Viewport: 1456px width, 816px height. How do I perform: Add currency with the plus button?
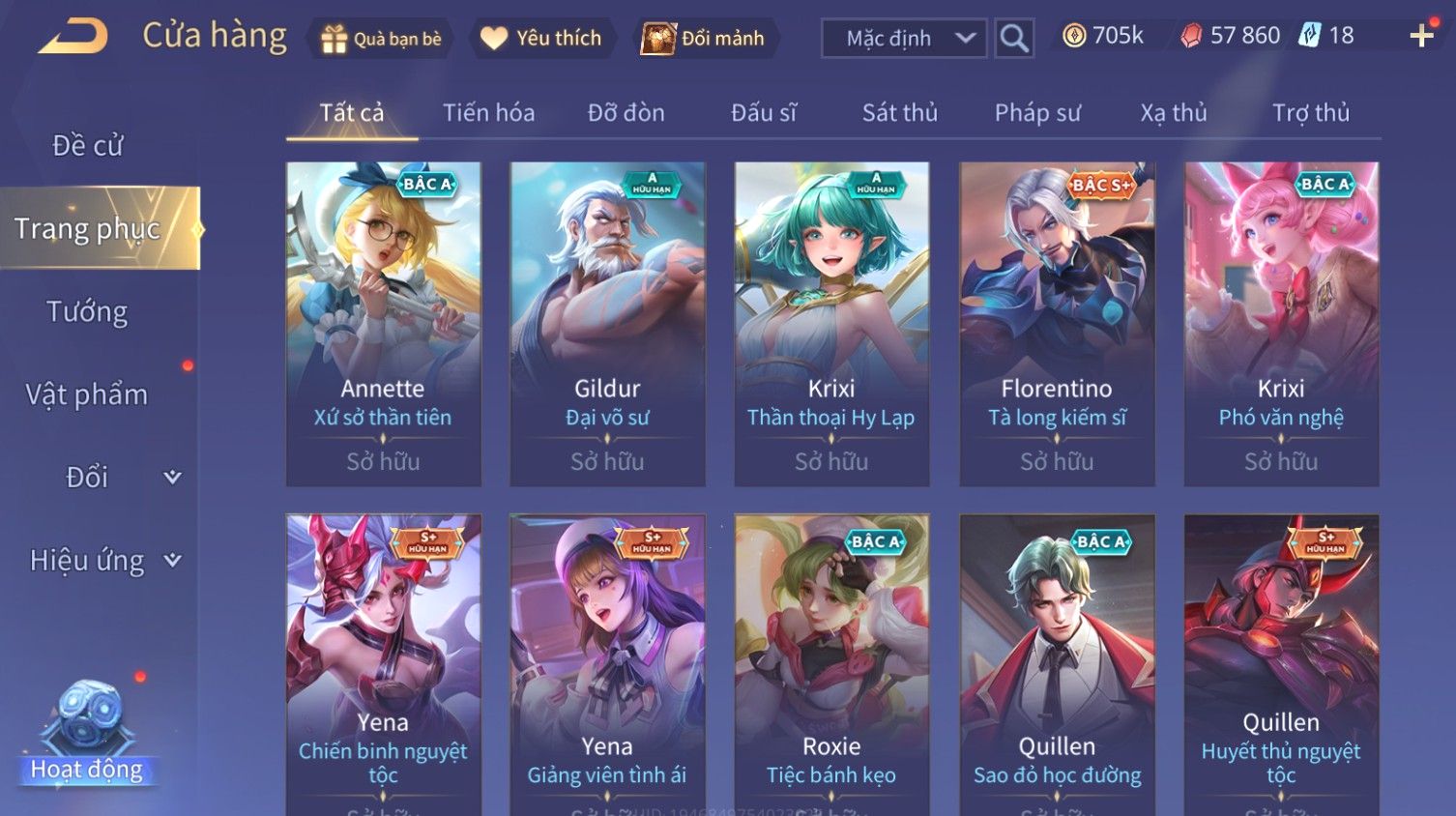click(x=1421, y=37)
